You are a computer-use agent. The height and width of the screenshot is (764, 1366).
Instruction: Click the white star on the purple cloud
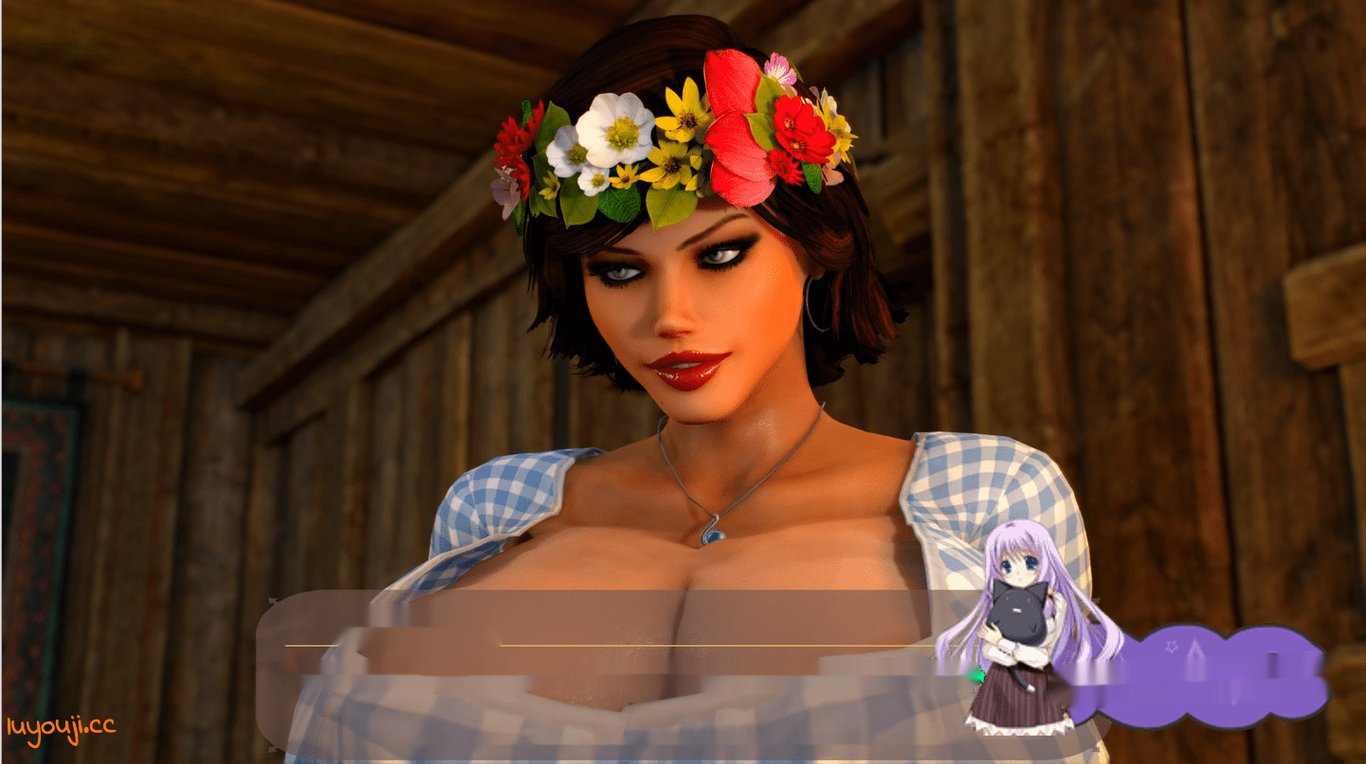(1171, 647)
